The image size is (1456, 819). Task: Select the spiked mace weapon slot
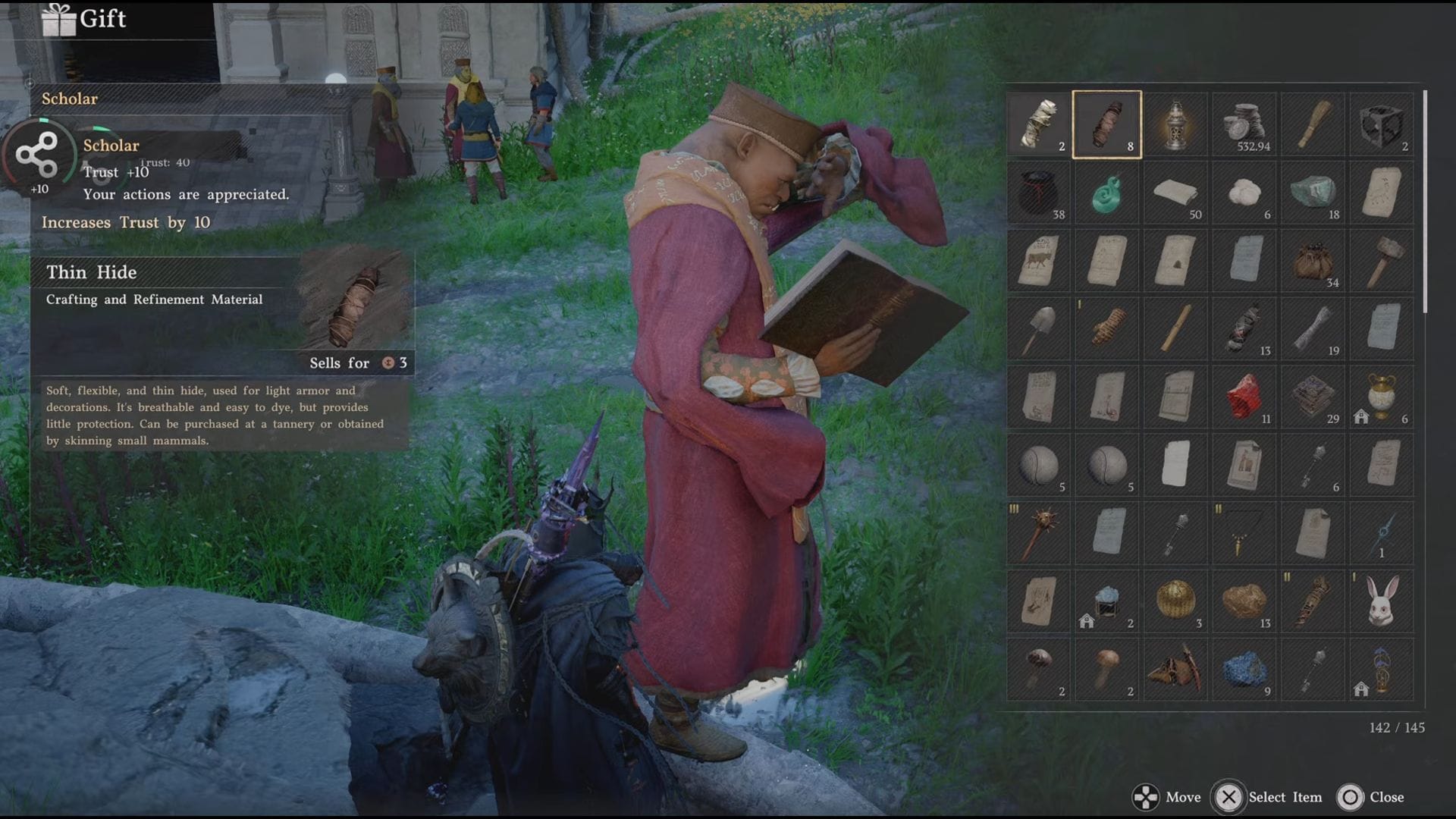[1038, 533]
